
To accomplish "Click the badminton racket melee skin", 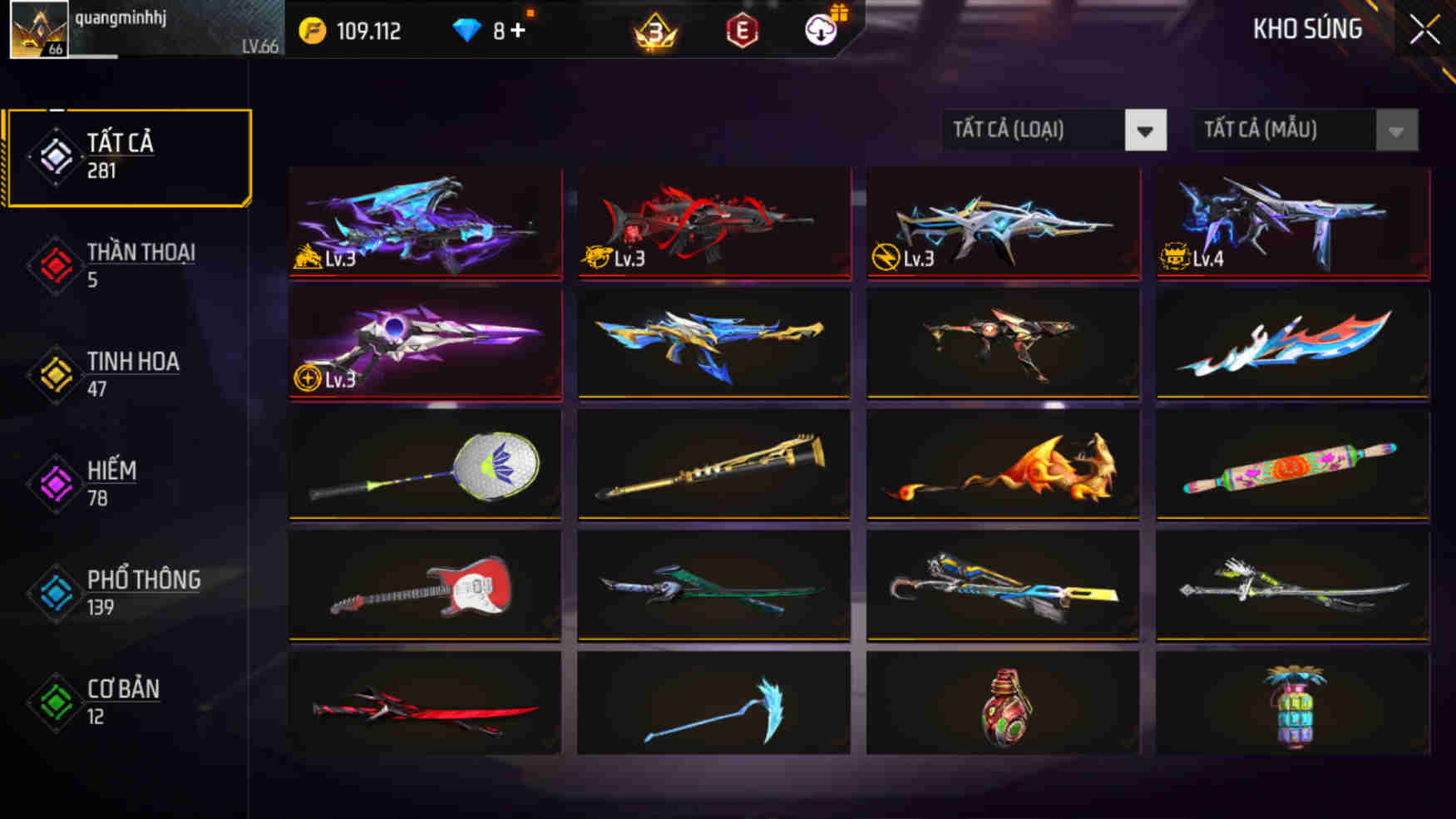I will click(424, 466).
